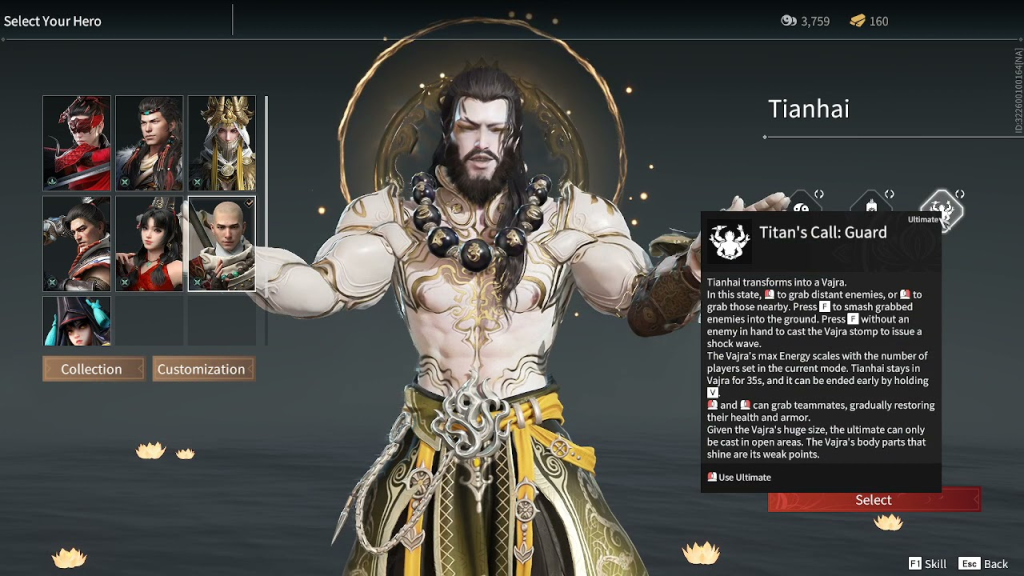1024x576 pixels.
Task: Select the red-masked hero portrait
Action: pyautogui.click(x=76, y=143)
